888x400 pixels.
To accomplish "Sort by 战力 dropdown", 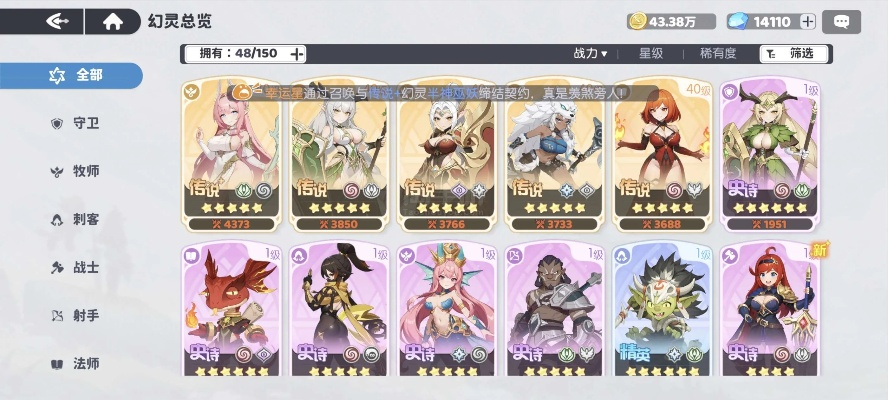I will tap(590, 53).
